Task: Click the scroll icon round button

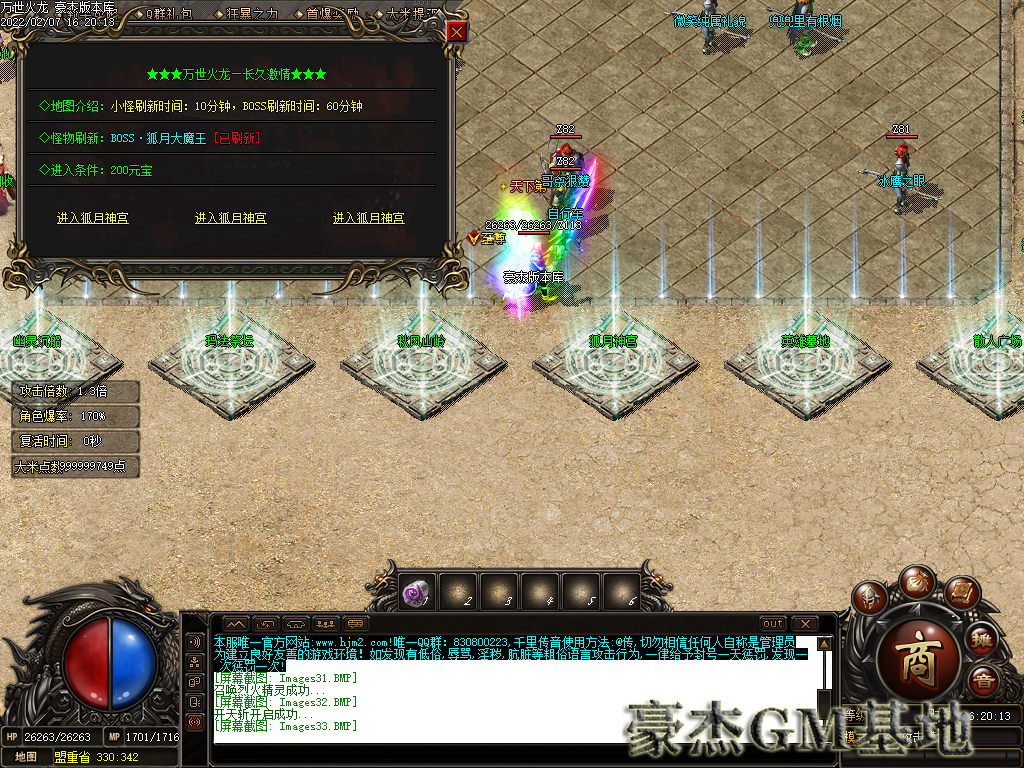Action: point(960,595)
